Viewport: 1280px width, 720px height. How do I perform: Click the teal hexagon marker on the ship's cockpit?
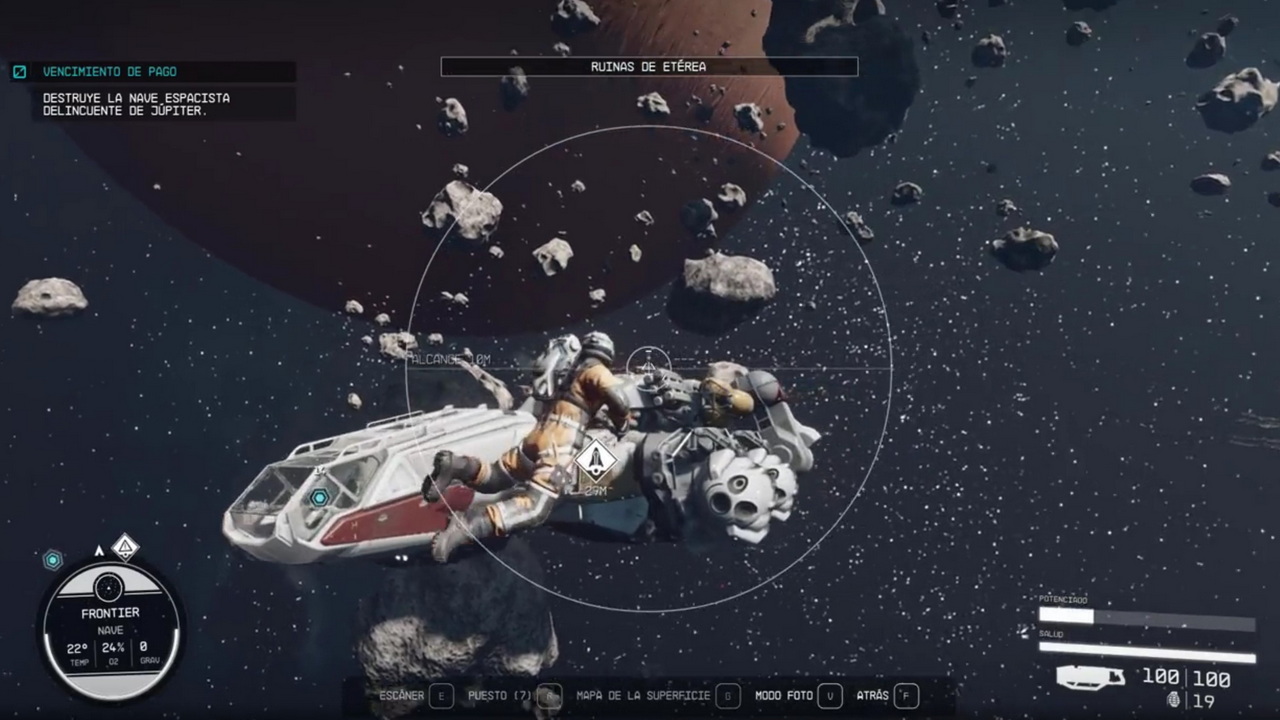(320, 497)
